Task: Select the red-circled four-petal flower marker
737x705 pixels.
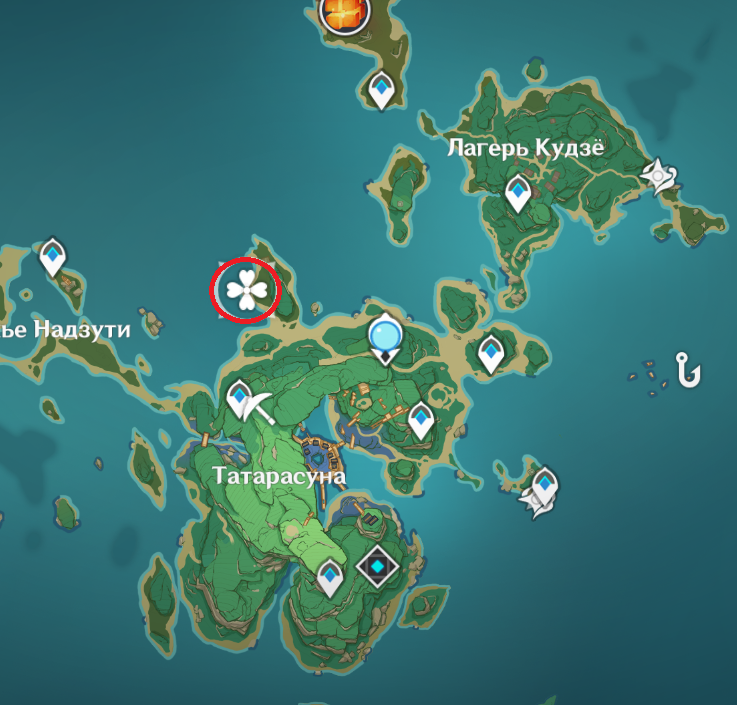Action: [246, 291]
